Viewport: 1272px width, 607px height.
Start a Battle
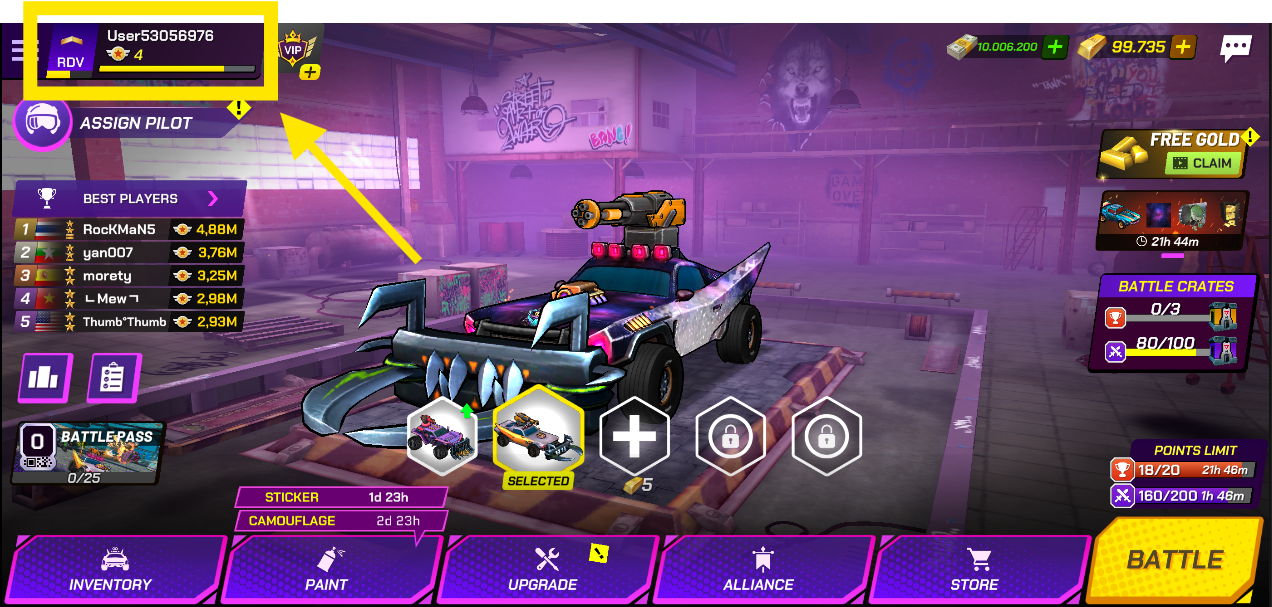tap(1175, 560)
